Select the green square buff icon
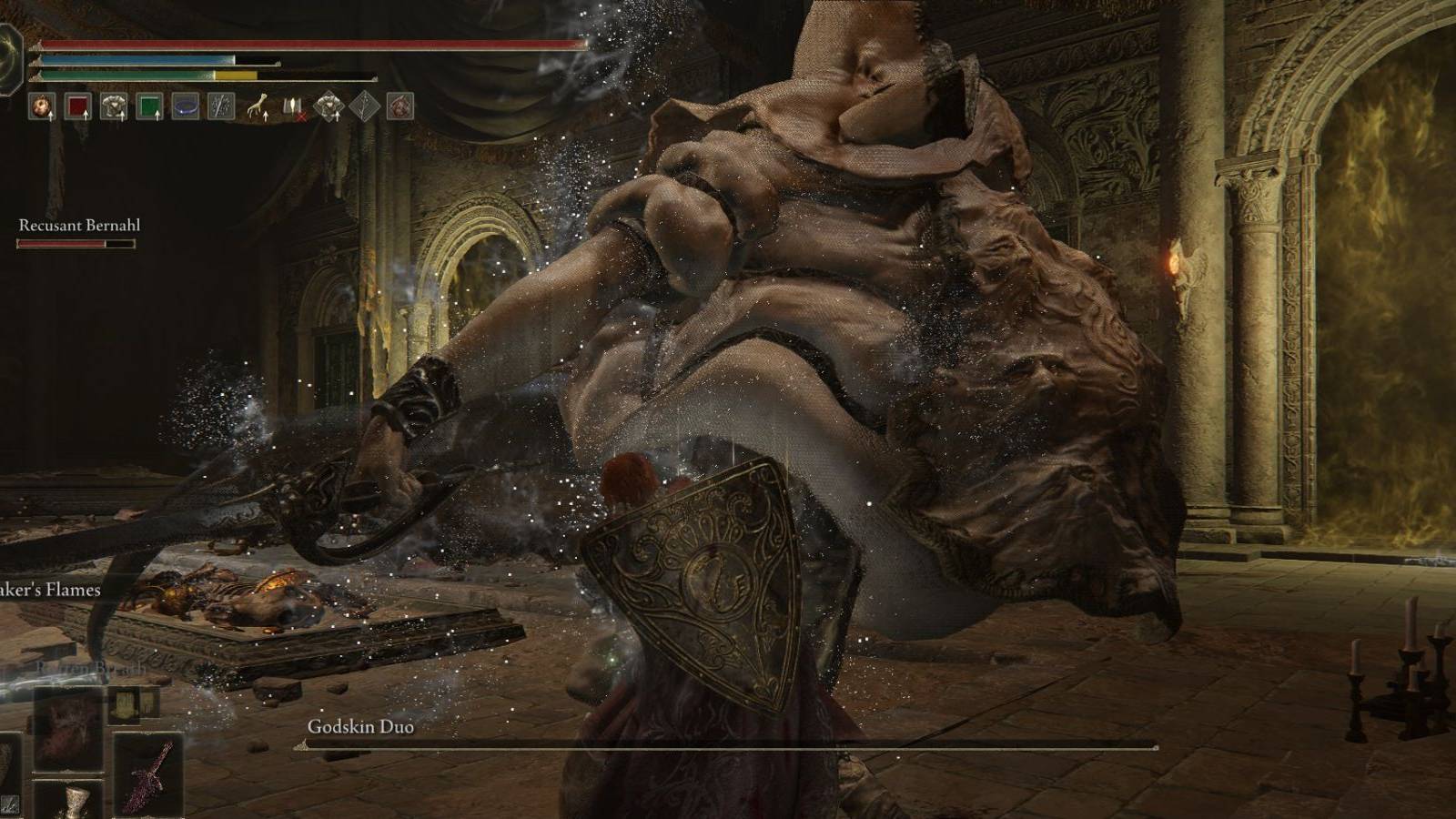This screenshot has height=819, width=1456. (x=149, y=106)
